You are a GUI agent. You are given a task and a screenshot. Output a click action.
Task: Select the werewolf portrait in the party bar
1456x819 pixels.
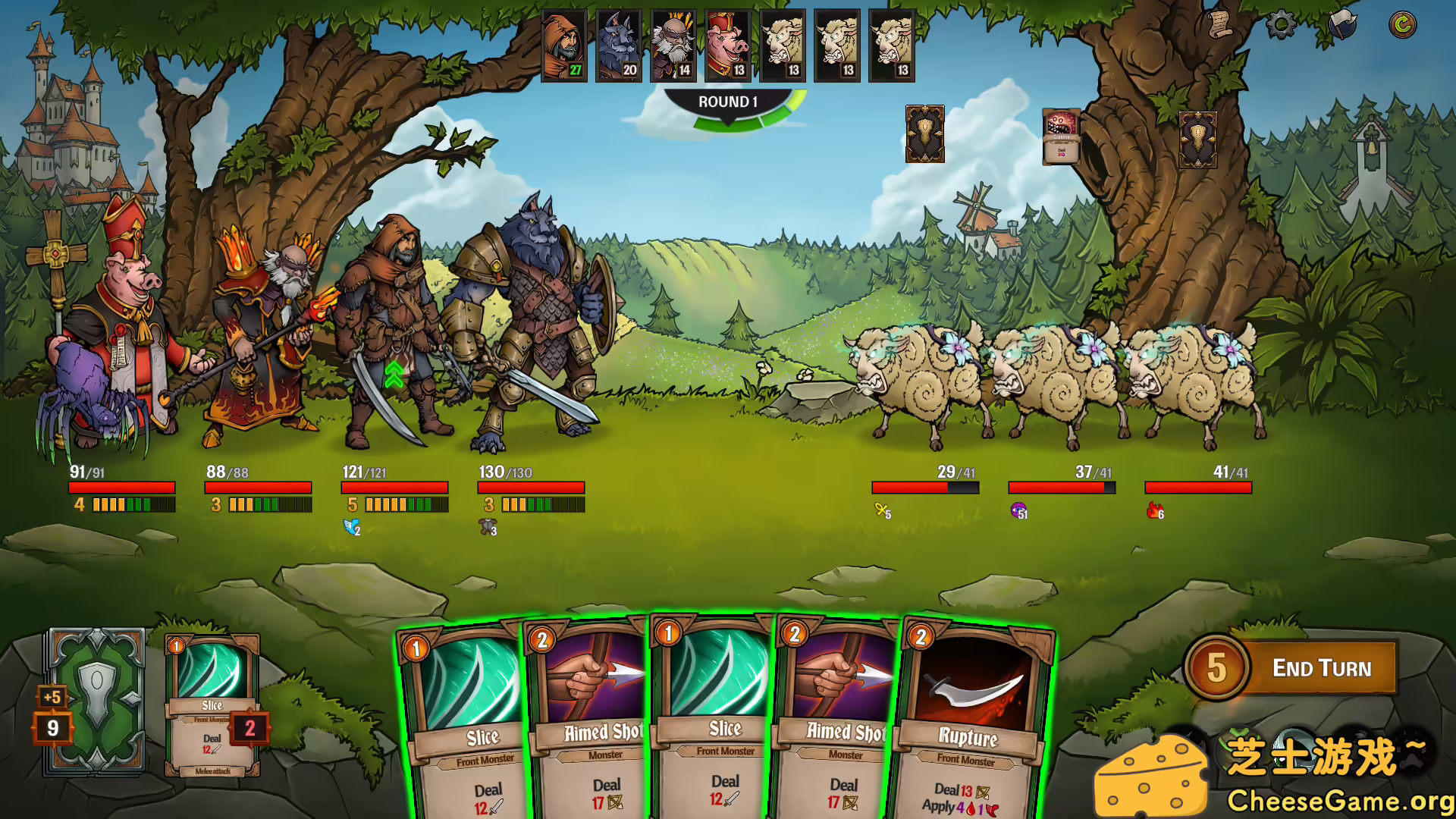[x=618, y=44]
